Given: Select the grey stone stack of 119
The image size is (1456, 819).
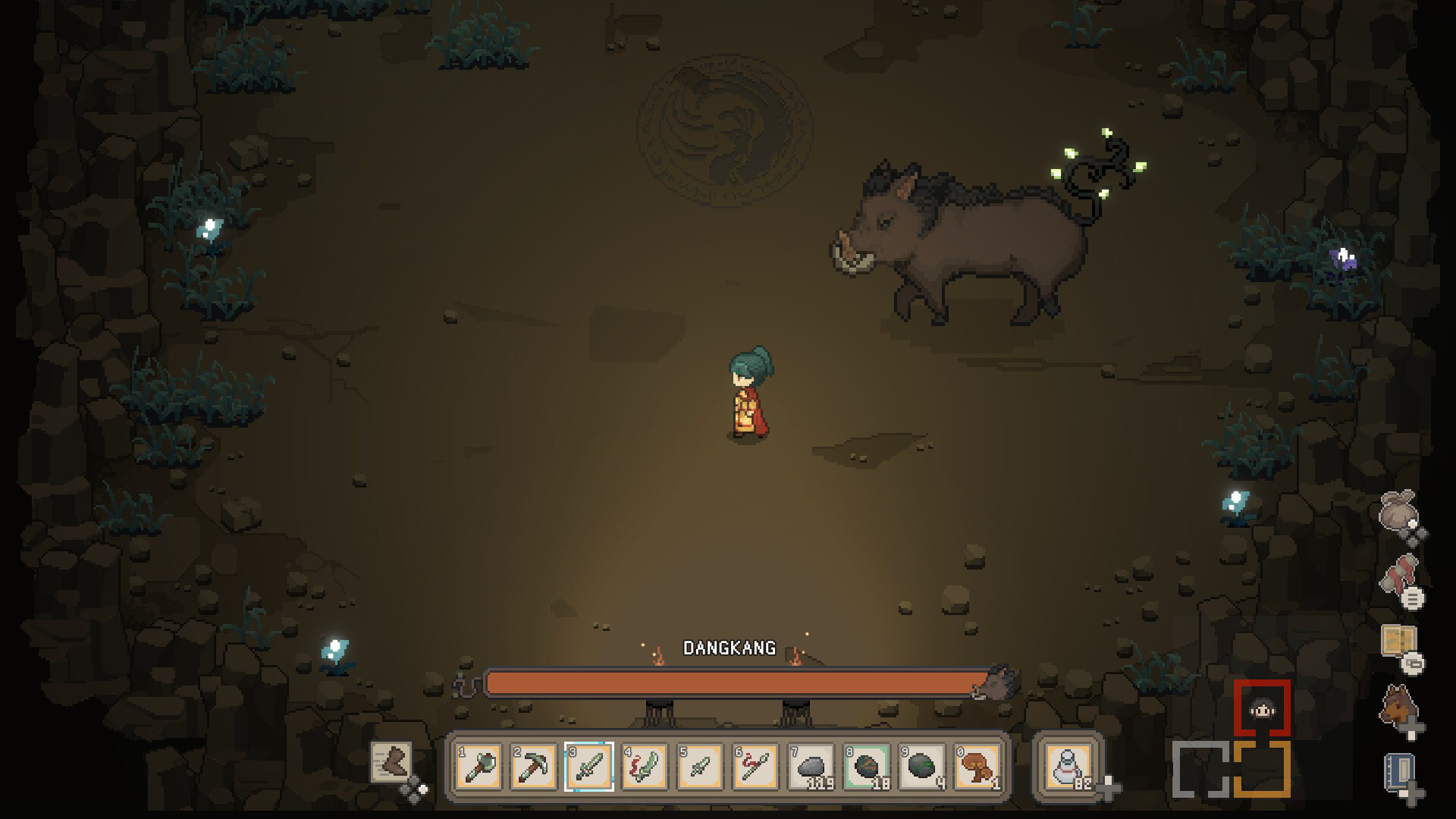Looking at the screenshot, I should [x=811, y=766].
